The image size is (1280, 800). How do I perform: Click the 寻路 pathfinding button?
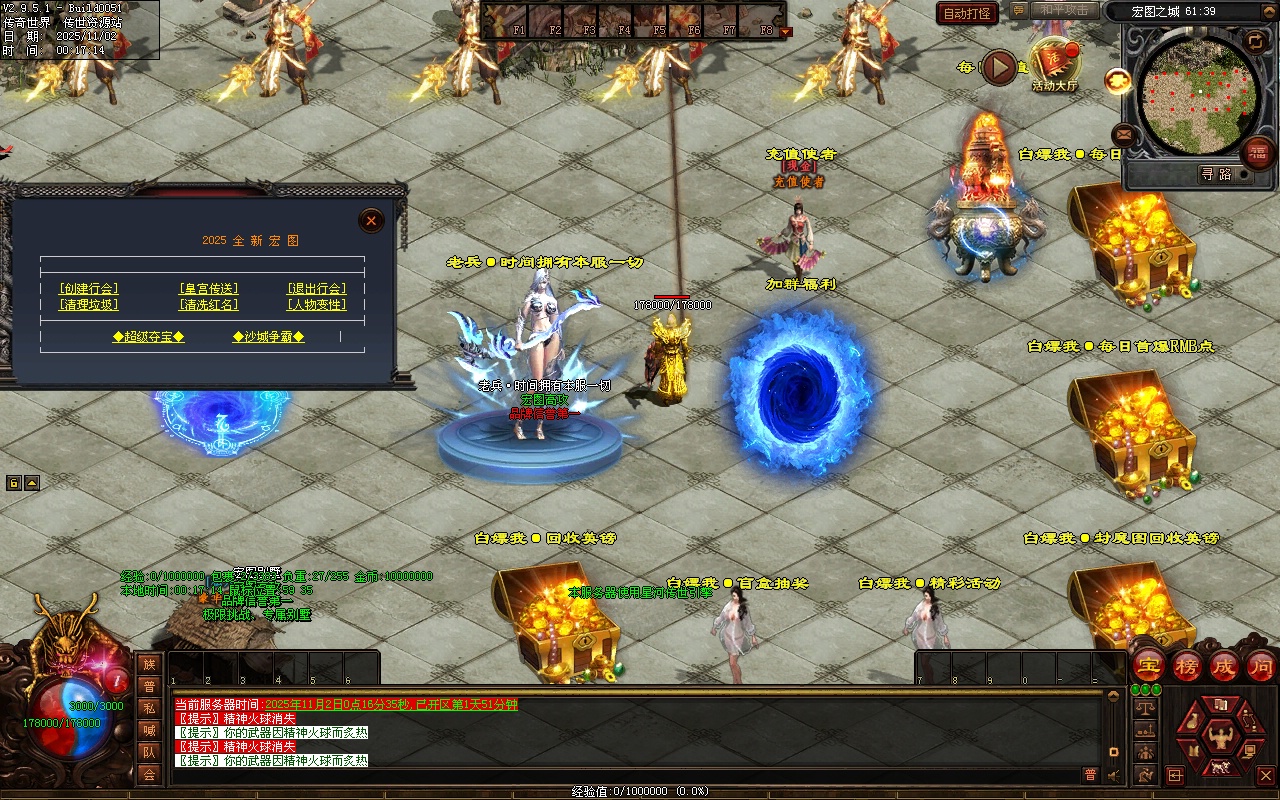pos(1216,174)
